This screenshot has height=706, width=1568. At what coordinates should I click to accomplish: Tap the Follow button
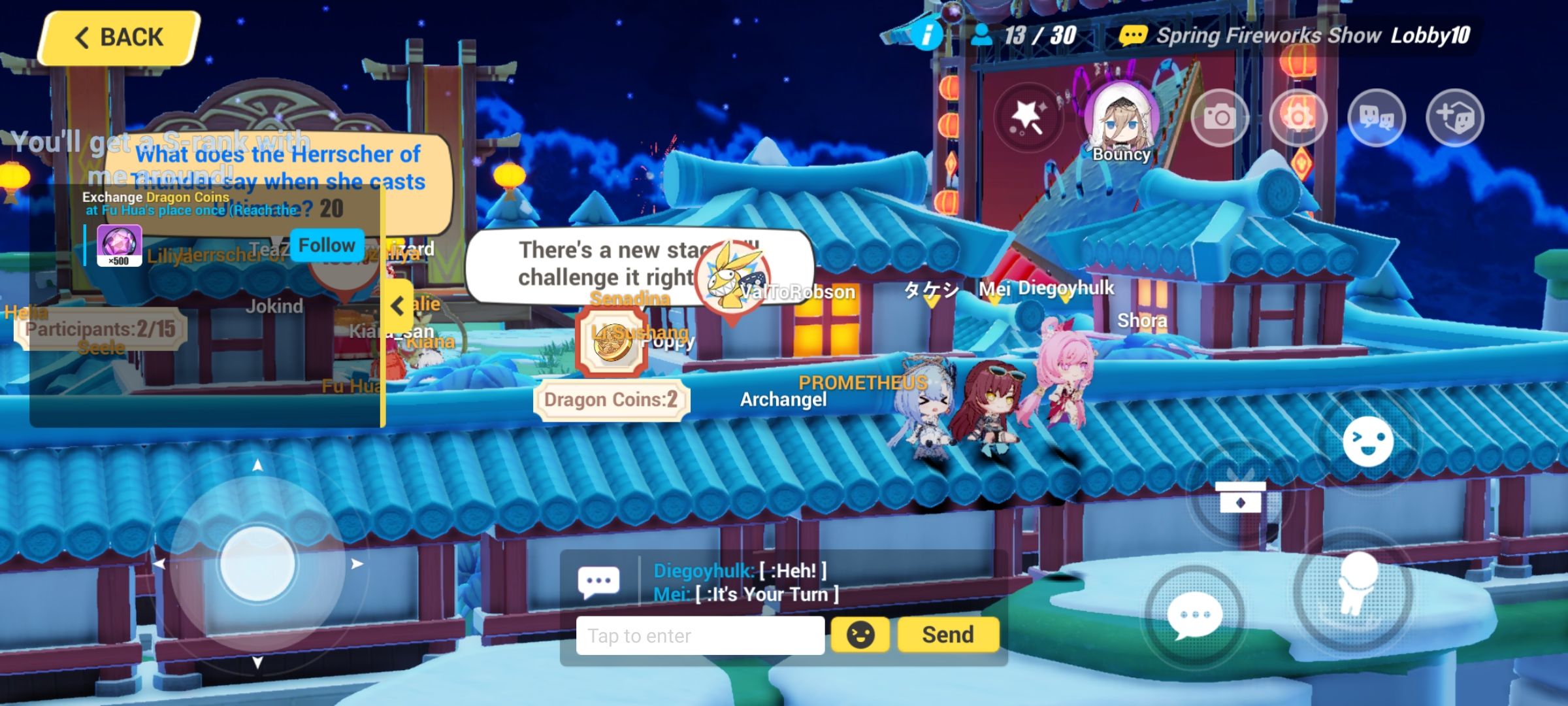pyautogui.click(x=325, y=244)
